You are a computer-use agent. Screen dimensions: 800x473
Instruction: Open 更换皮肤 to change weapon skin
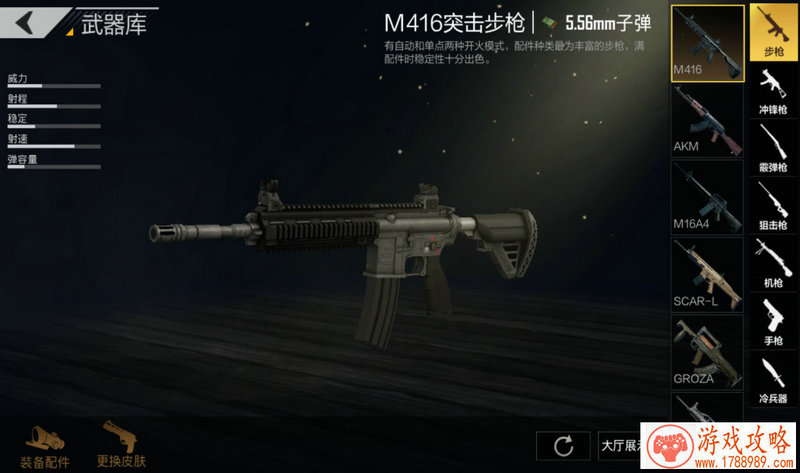coord(121,445)
